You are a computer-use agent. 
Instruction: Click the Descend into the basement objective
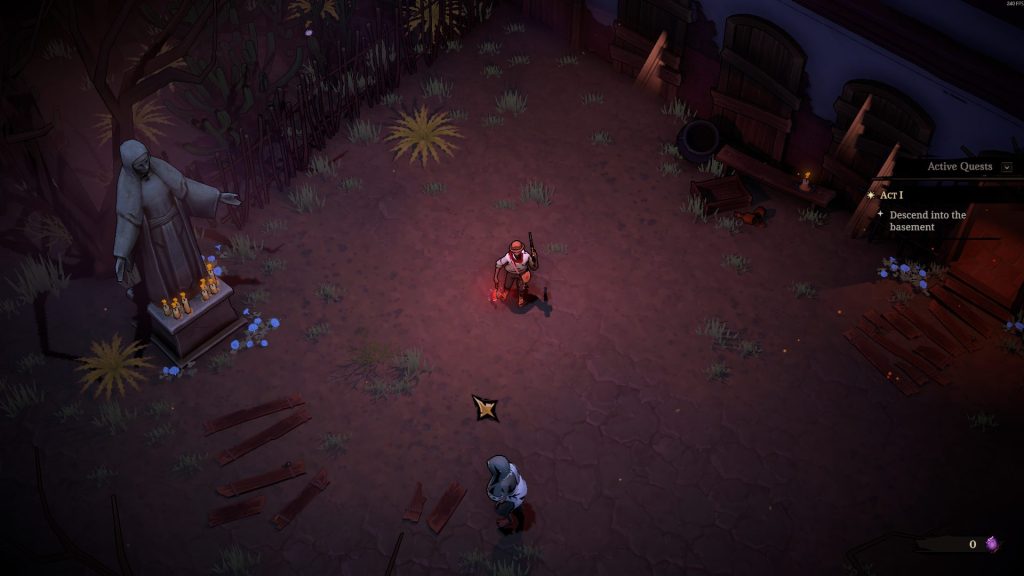pyautogui.click(x=927, y=221)
